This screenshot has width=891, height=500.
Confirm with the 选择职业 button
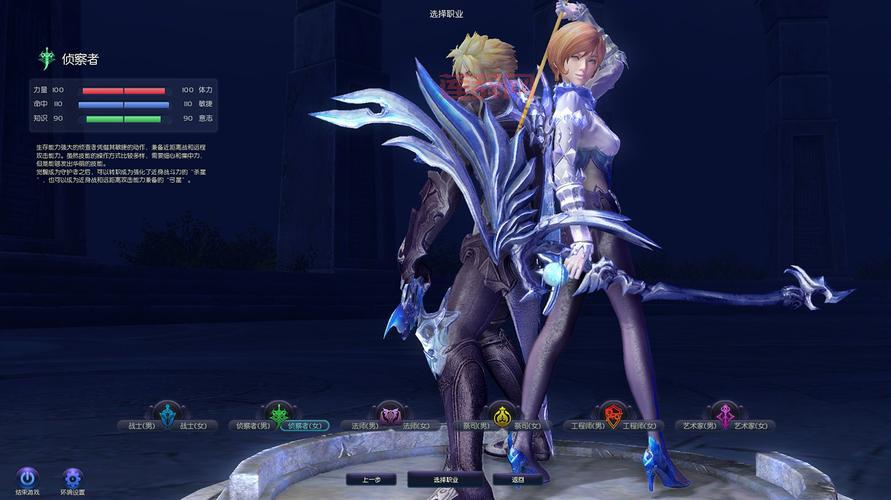pyautogui.click(x=445, y=480)
